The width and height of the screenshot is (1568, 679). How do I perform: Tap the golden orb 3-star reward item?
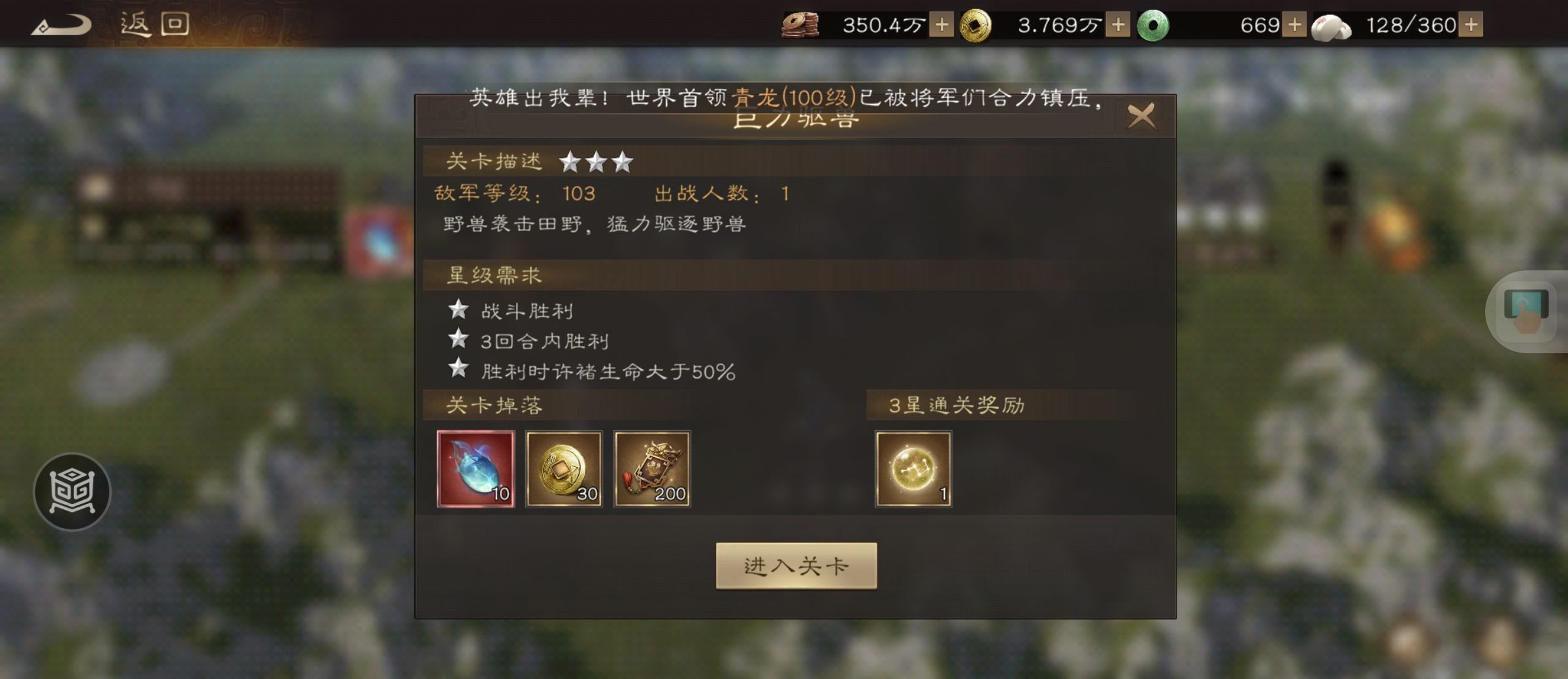913,470
